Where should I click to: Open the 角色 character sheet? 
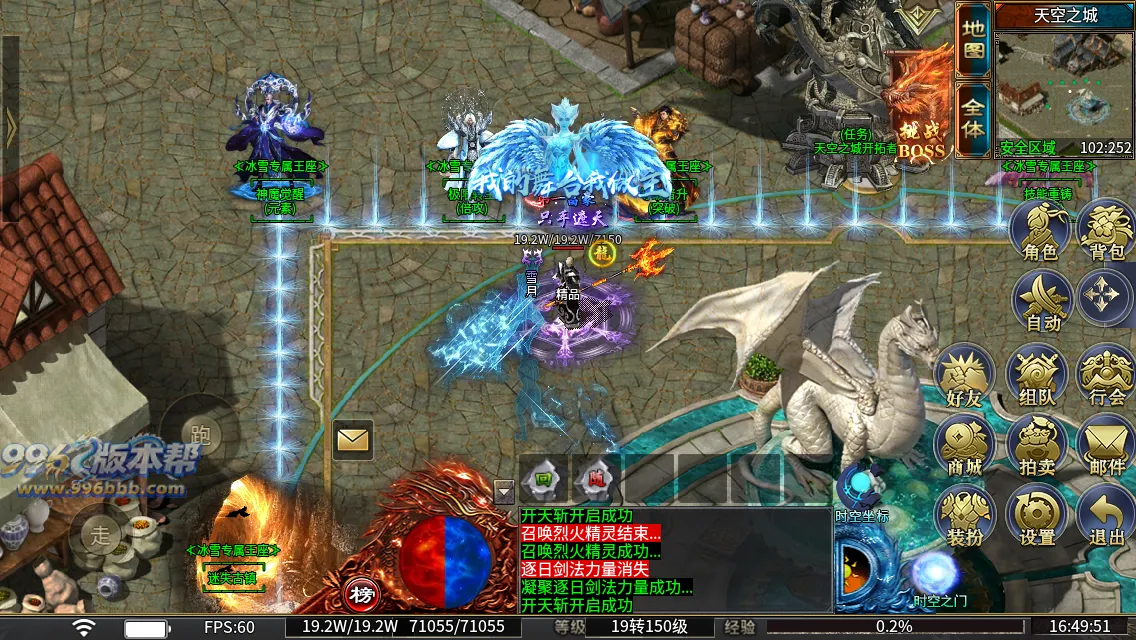tap(1040, 232)
